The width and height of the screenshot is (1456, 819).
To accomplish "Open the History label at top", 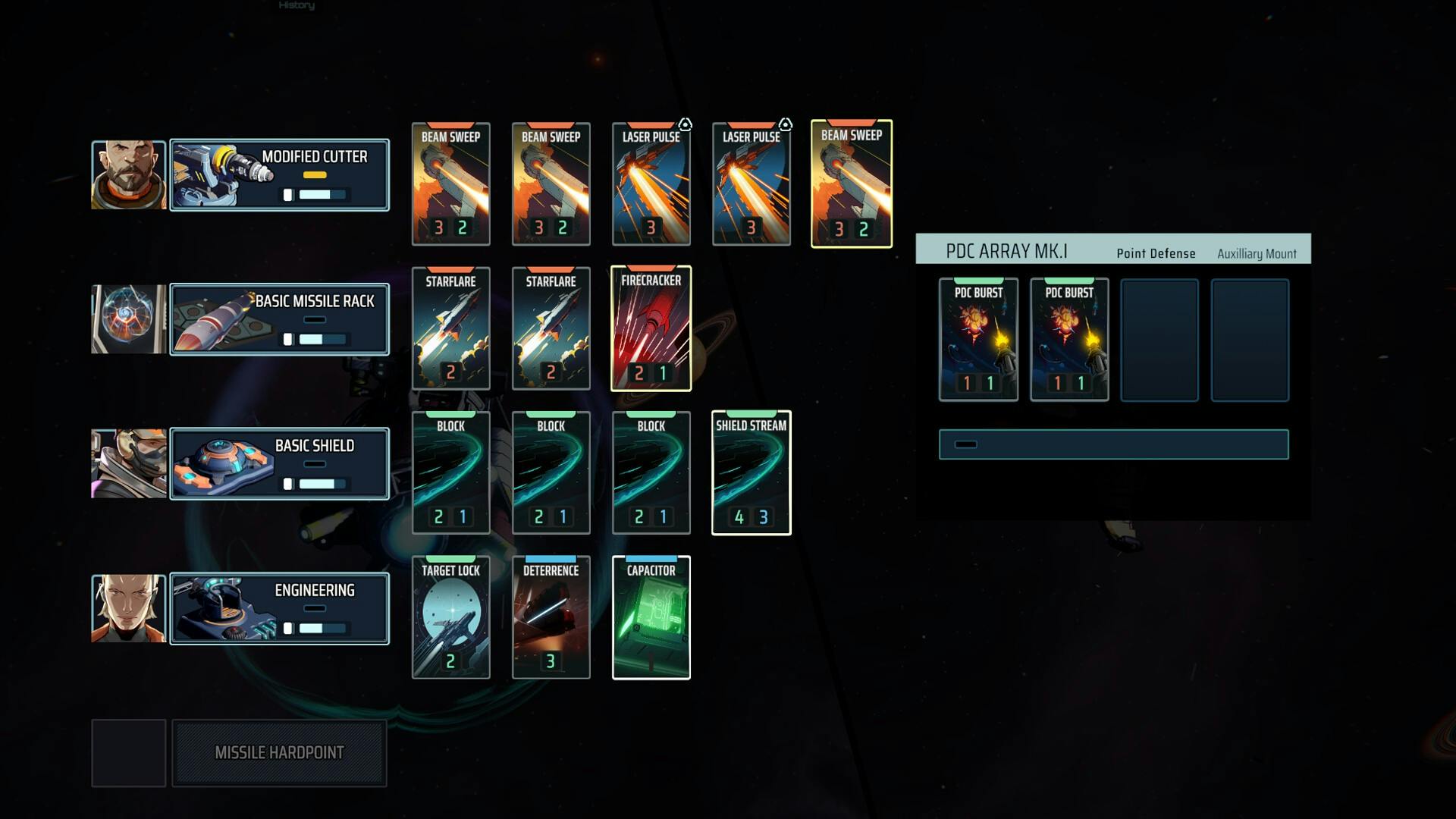I will [x=297, y=5].
